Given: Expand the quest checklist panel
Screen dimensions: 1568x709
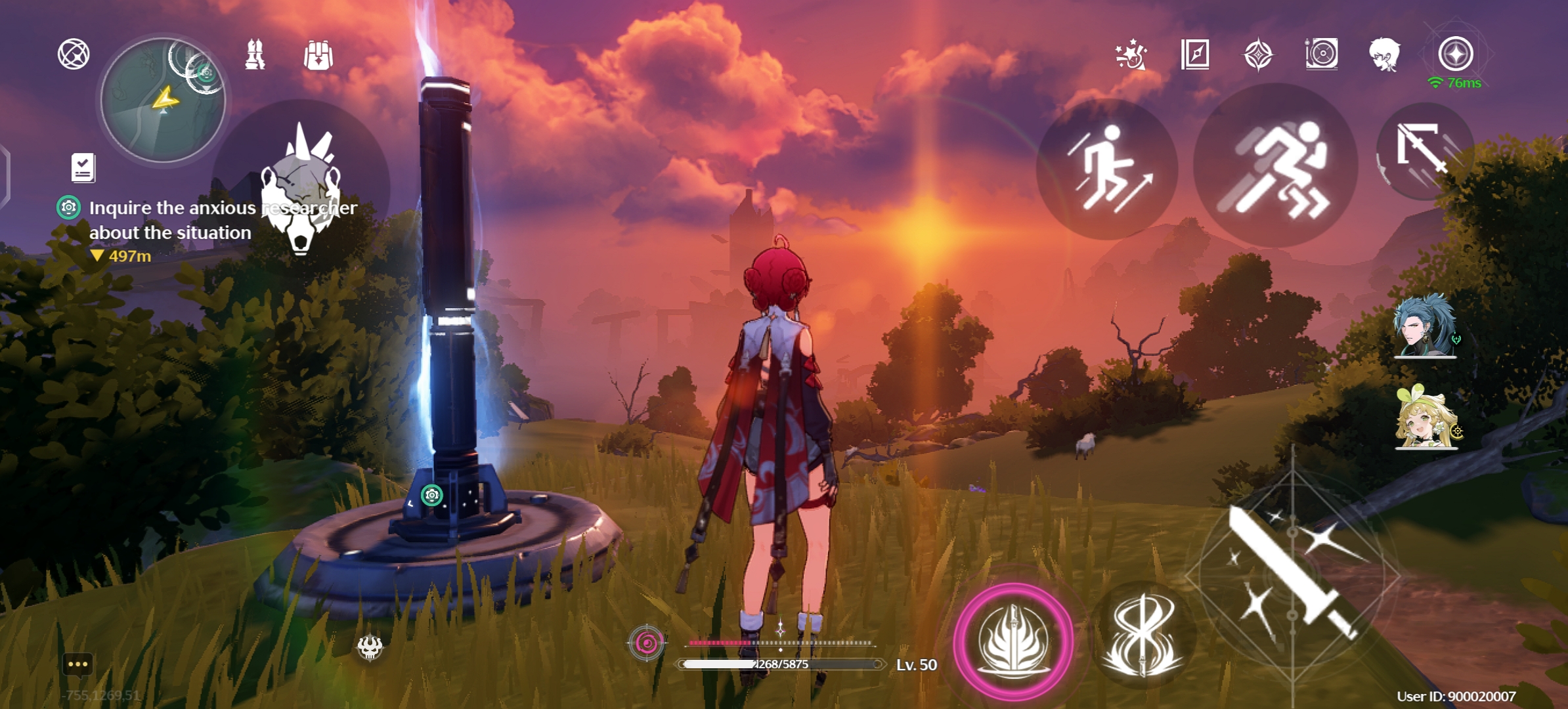Looking at the screenshot, I should coord(81,168).
